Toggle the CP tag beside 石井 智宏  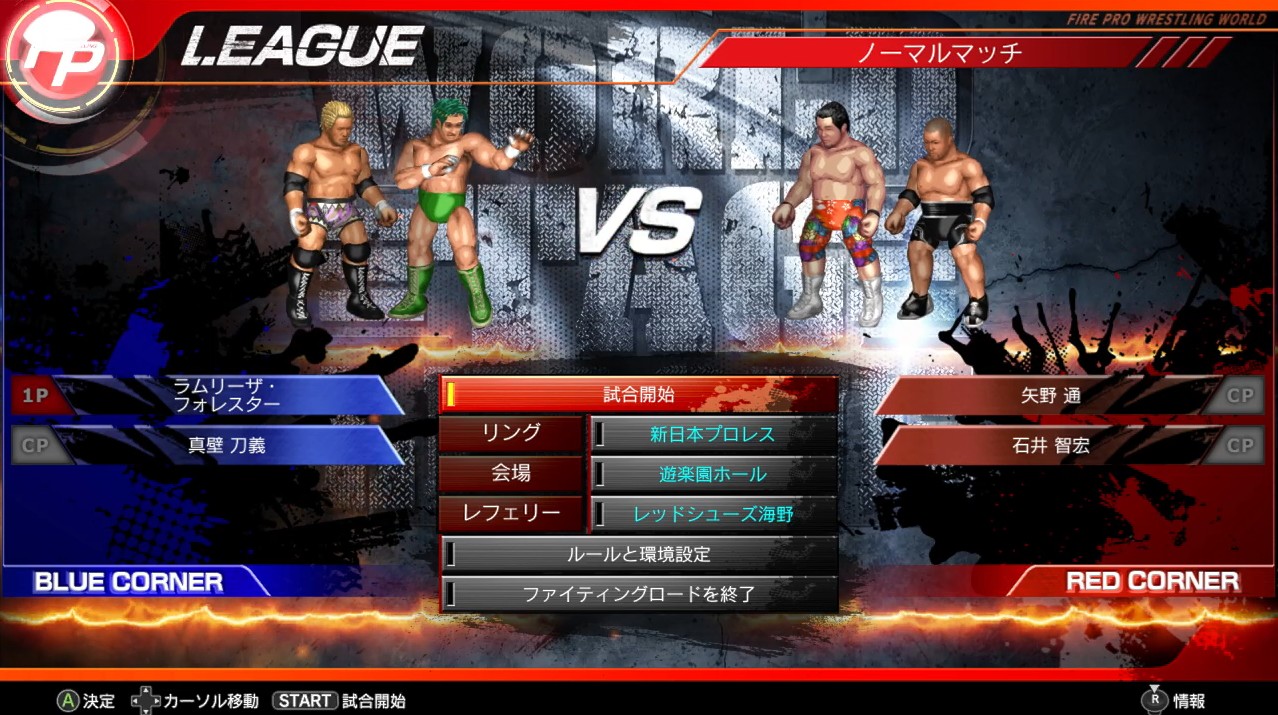(1240, 445)
